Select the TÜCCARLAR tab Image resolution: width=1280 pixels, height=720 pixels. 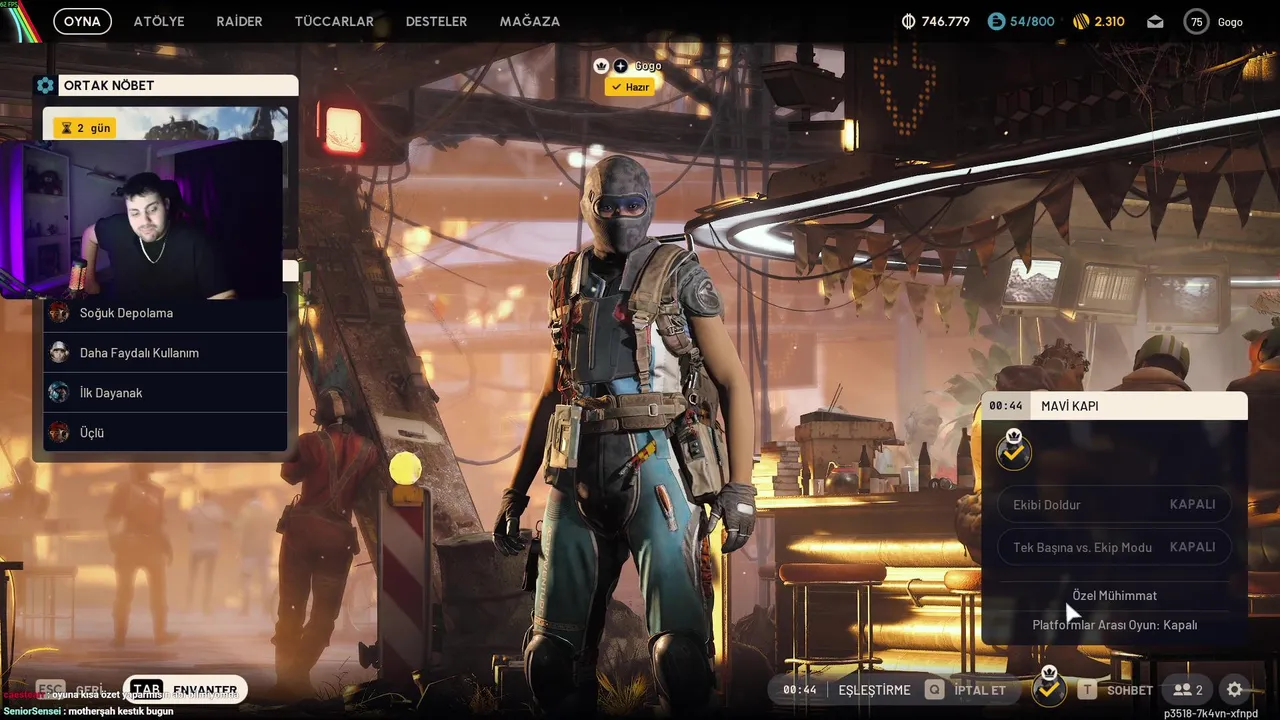333,21
